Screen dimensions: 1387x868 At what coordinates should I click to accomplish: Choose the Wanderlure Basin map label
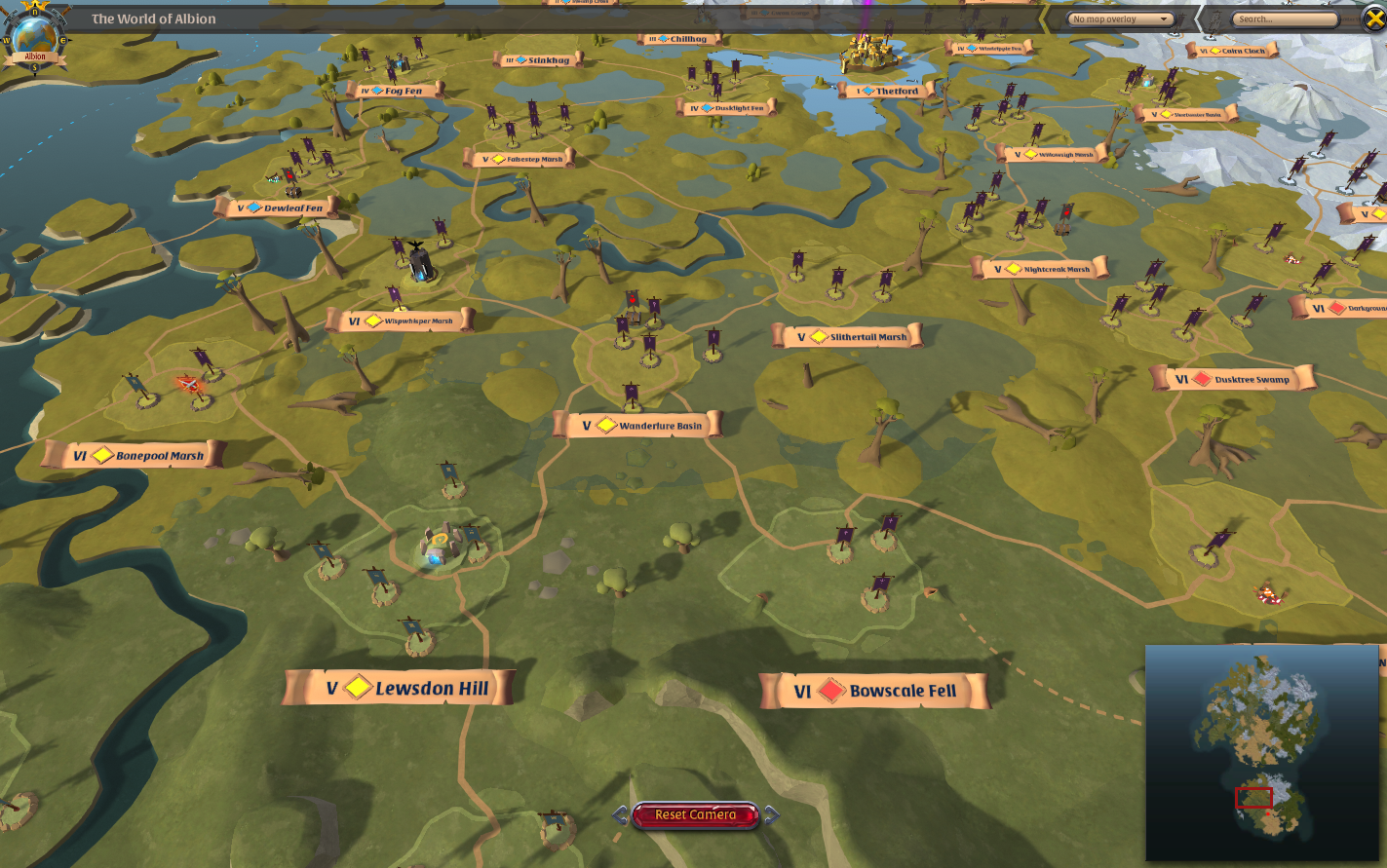pyautogui.click(x=637, y=426)
